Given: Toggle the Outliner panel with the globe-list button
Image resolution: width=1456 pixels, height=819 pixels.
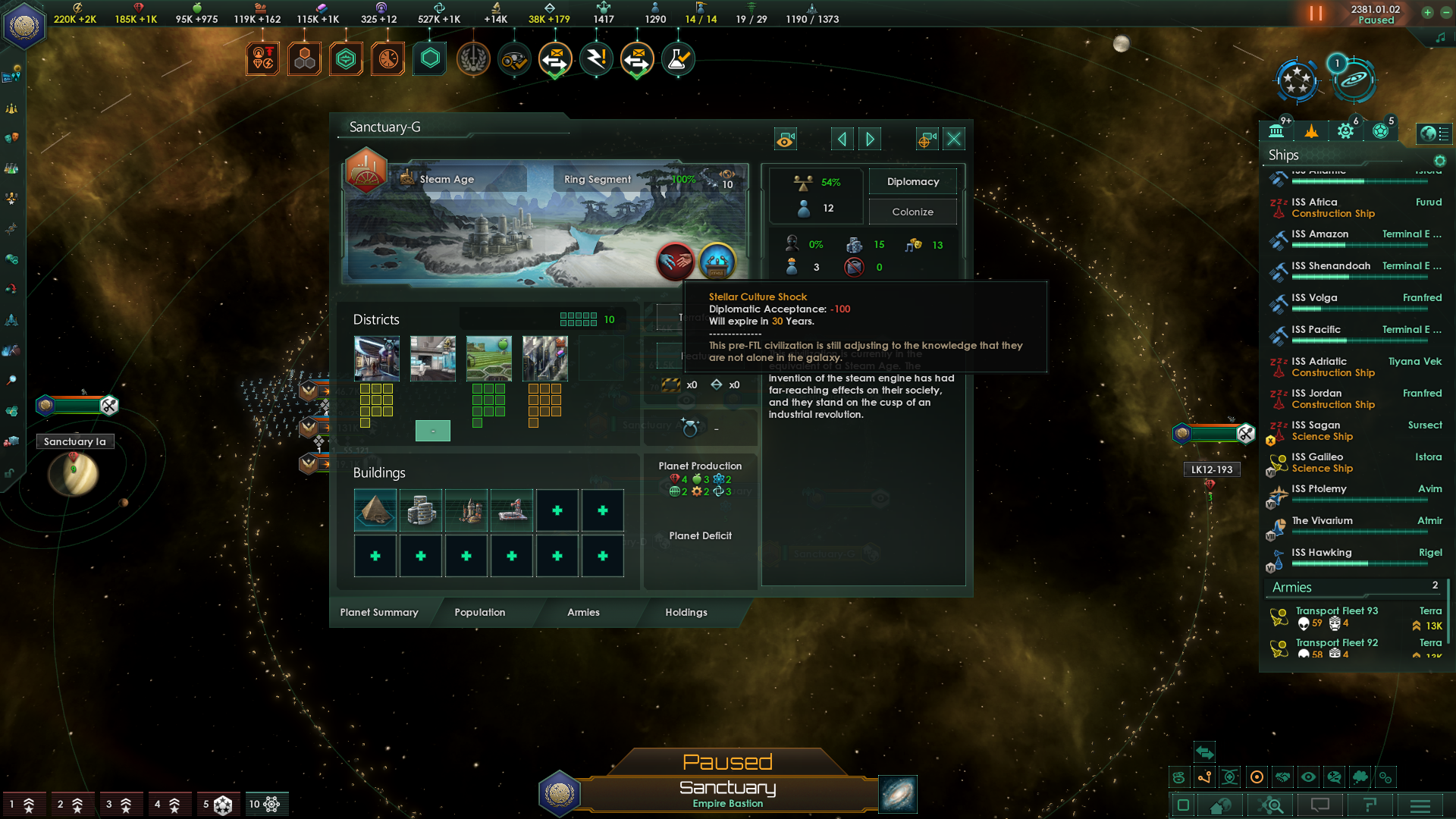Looking at the screenshot, I should (x=1436, y=133).
